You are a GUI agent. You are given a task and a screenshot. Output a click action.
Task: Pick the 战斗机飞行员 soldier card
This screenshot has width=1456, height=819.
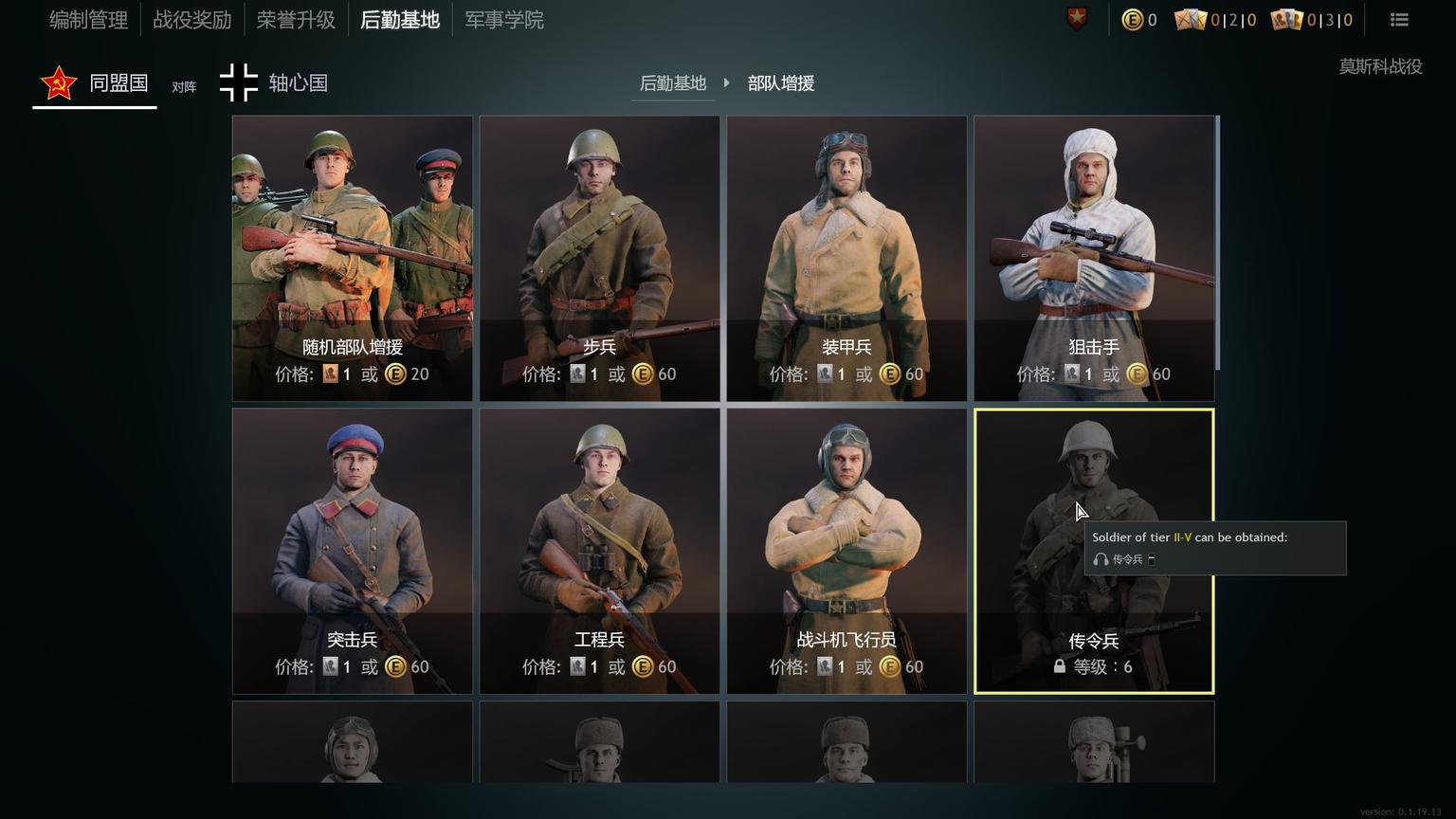point(846,551)
